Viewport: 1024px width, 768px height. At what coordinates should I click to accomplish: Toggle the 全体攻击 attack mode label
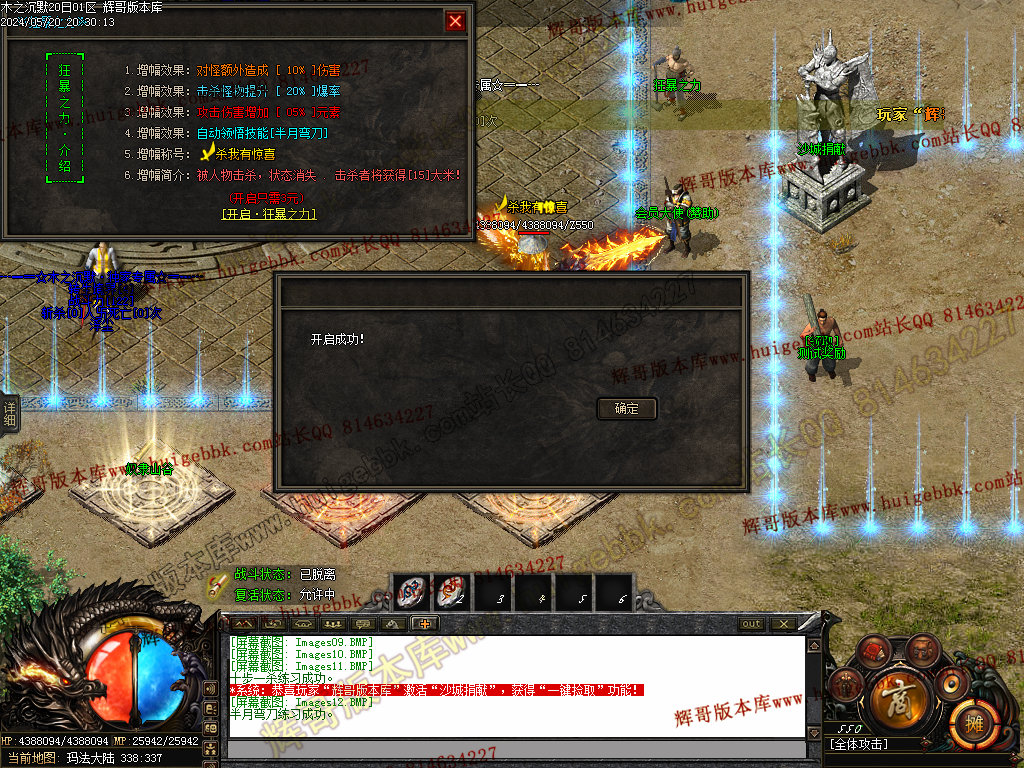click(859, 744)
